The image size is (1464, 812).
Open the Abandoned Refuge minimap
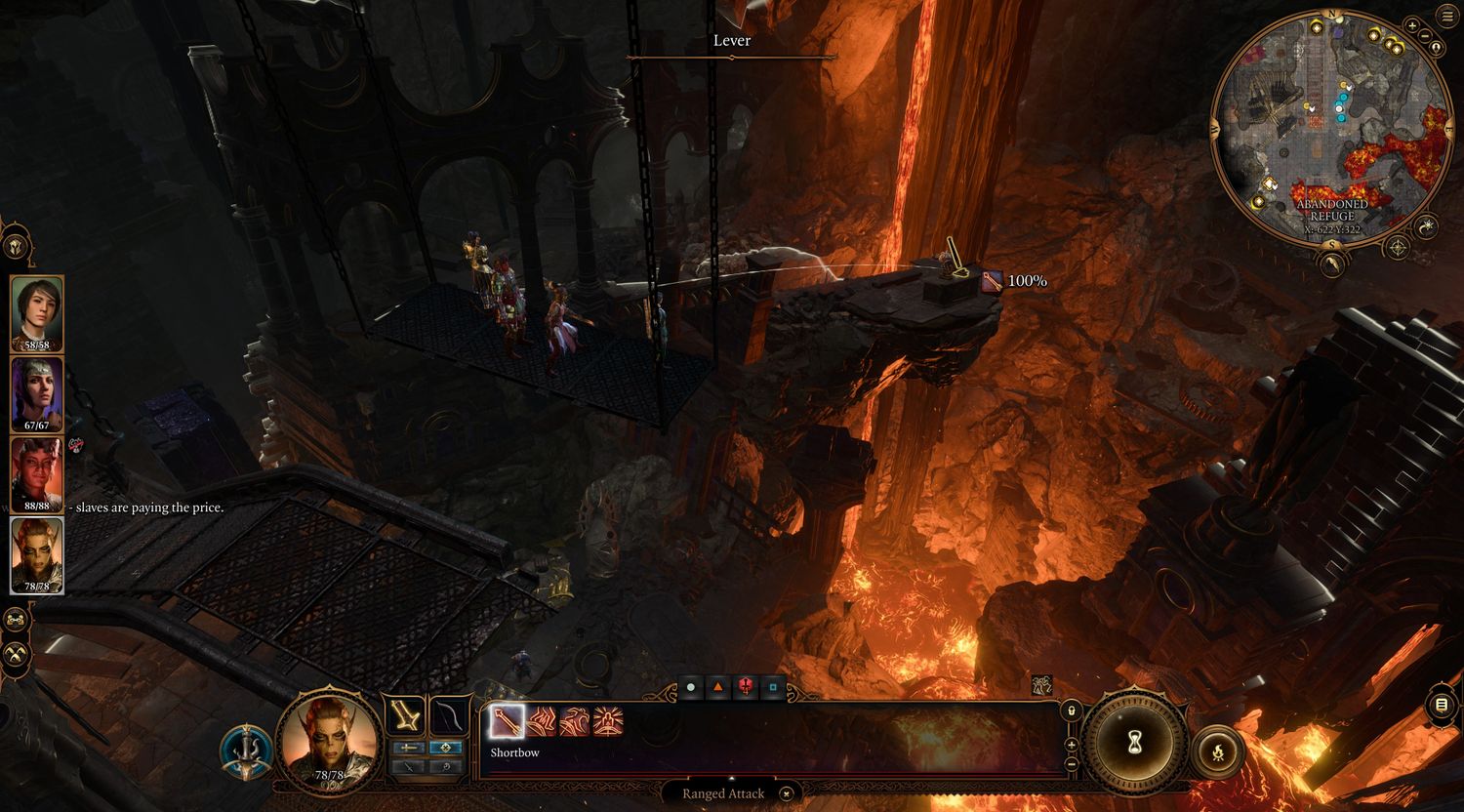point(1330,137)
